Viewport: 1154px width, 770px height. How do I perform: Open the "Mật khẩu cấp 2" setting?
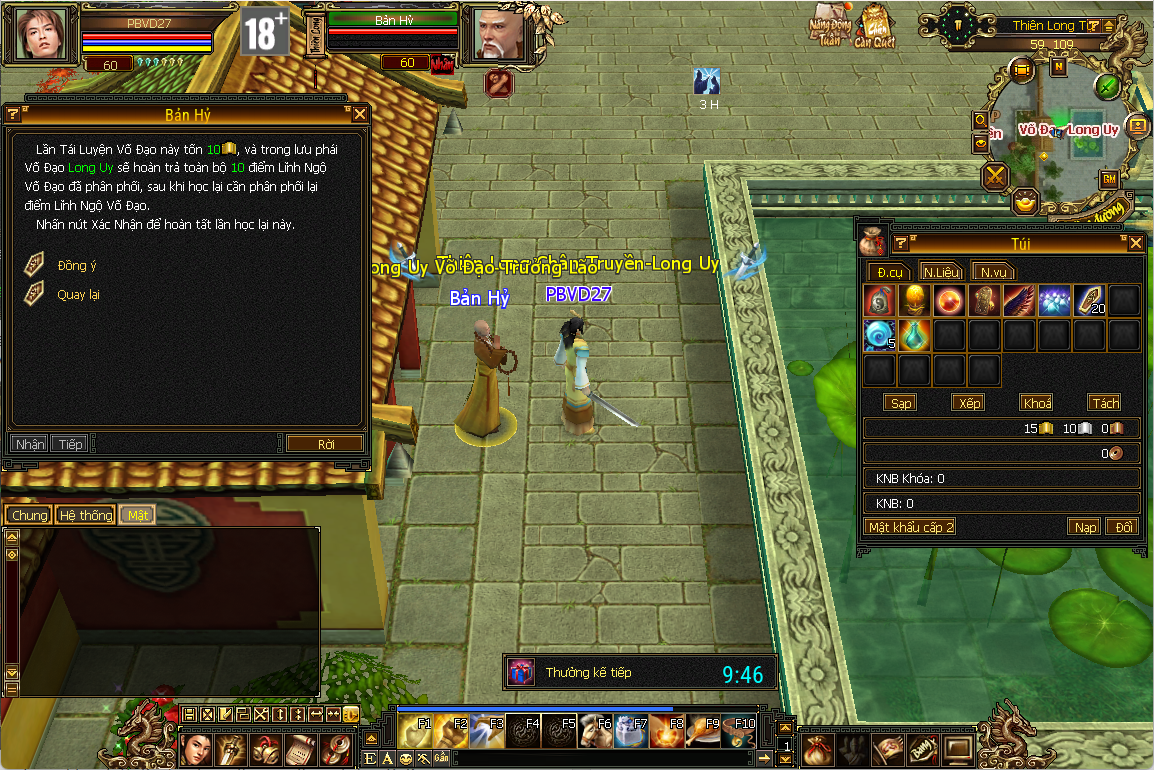(x=910, y=527)
